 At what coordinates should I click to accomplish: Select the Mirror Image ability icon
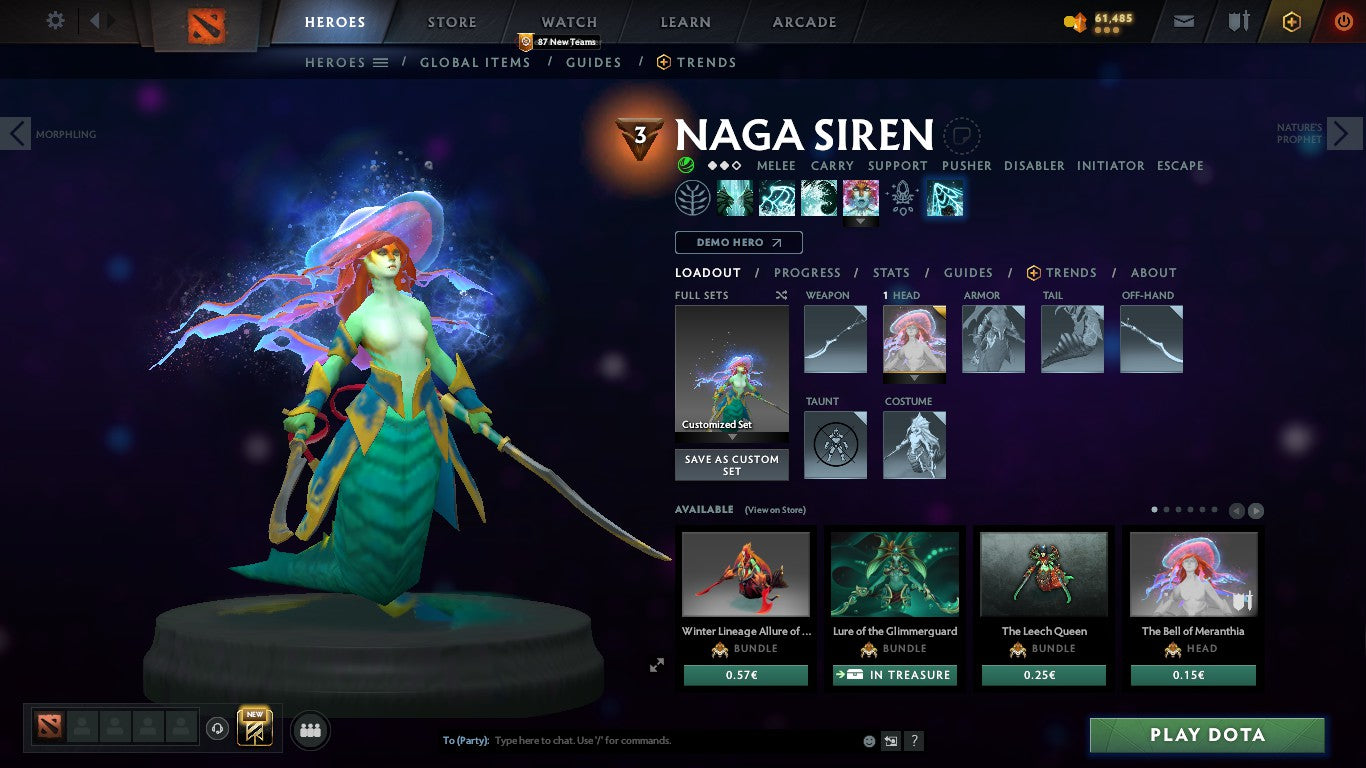click(737, 198)
